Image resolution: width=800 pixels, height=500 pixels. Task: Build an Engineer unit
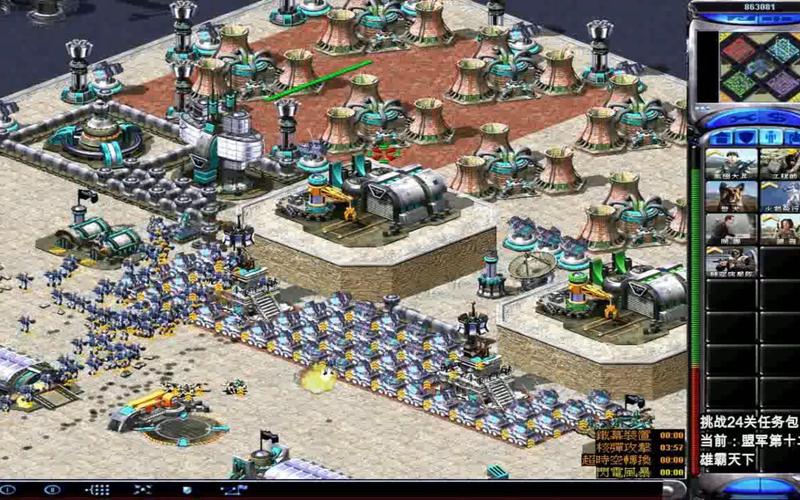(780, 164)
